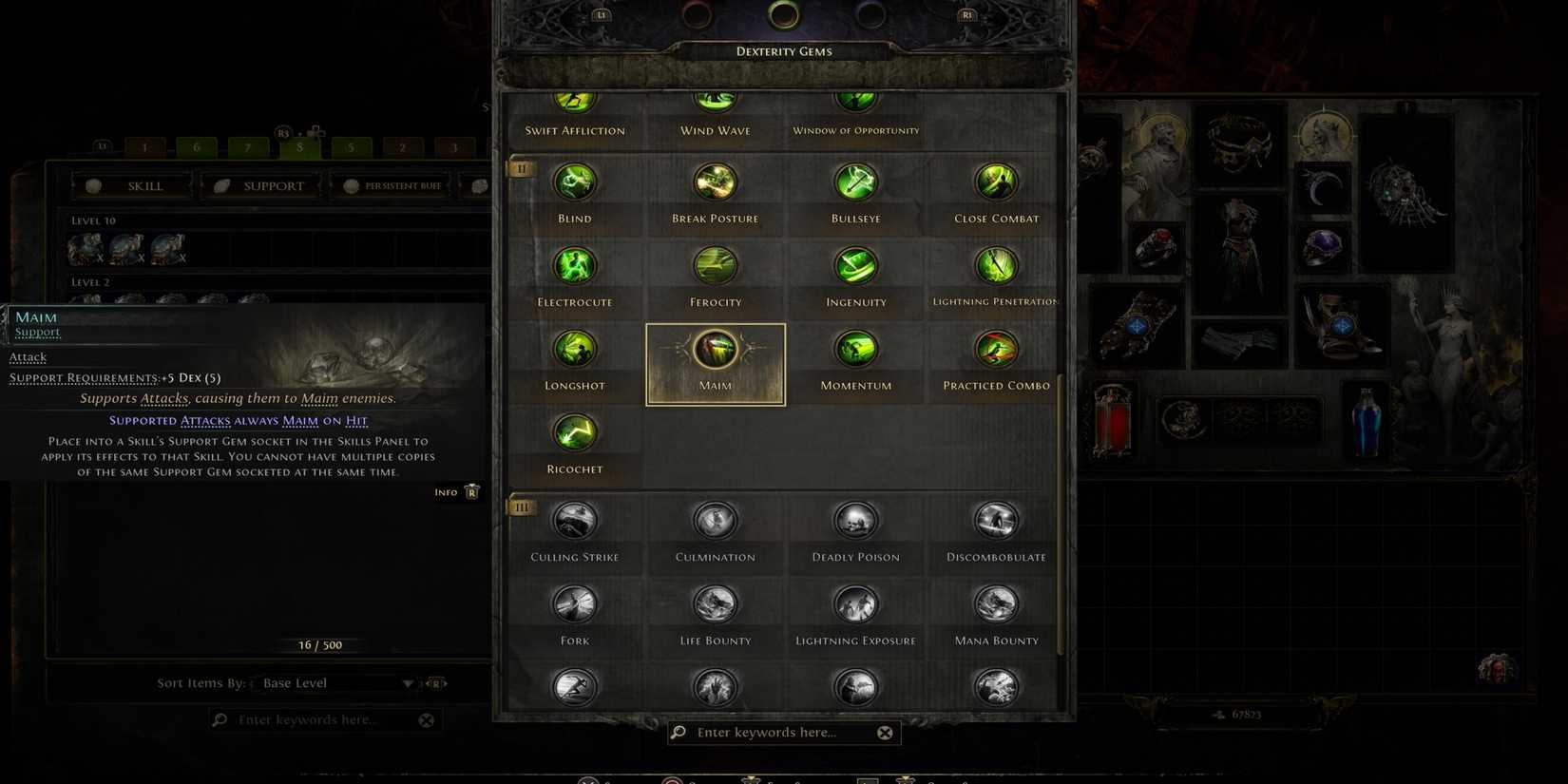Choose the Ricochet gem
This screenshot has height=784, width=1568.
[x=574, y=432]
